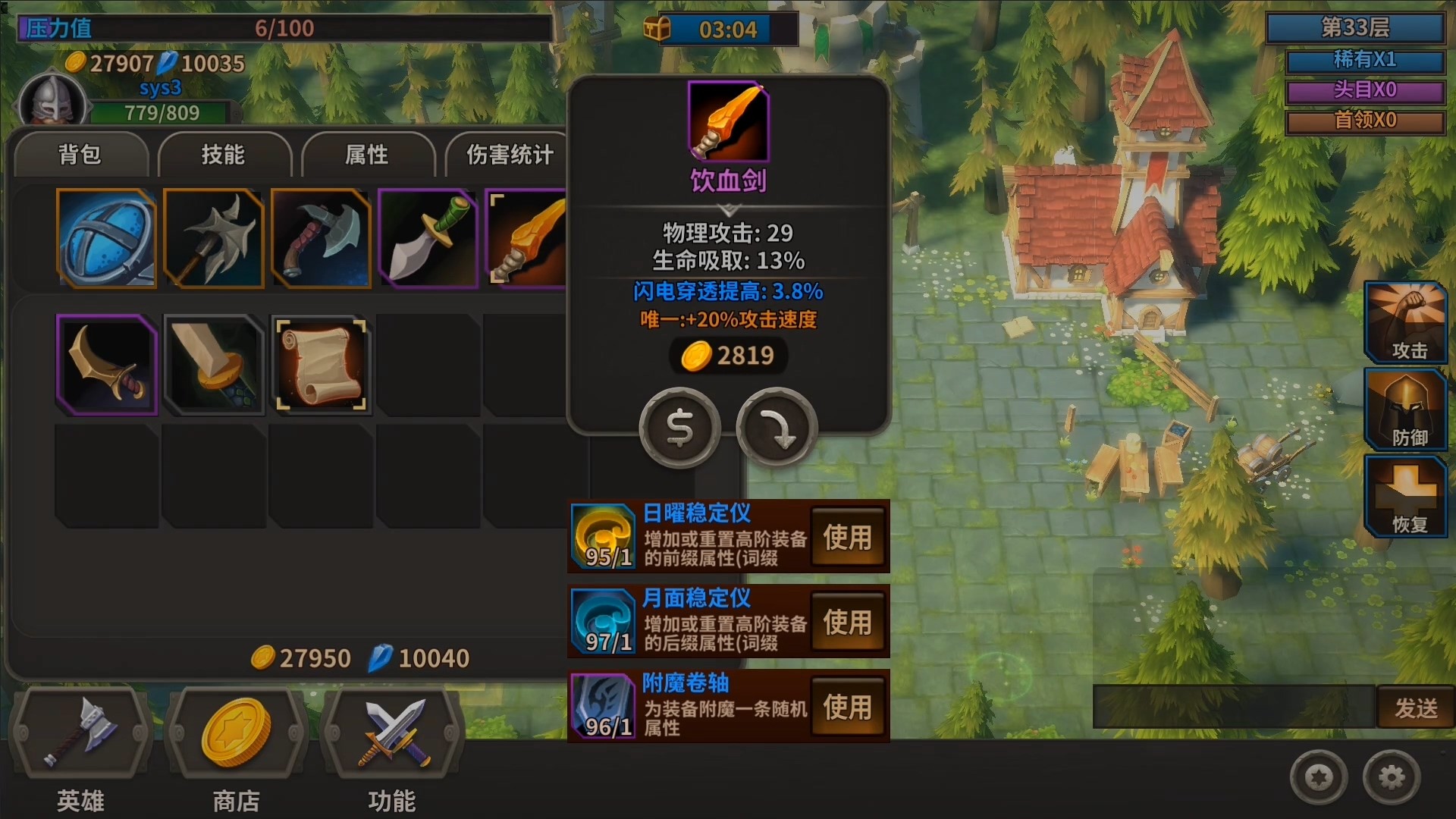Click the sell button on the 饮血剑 popup
1456x819 pixels.
[680, 428]
